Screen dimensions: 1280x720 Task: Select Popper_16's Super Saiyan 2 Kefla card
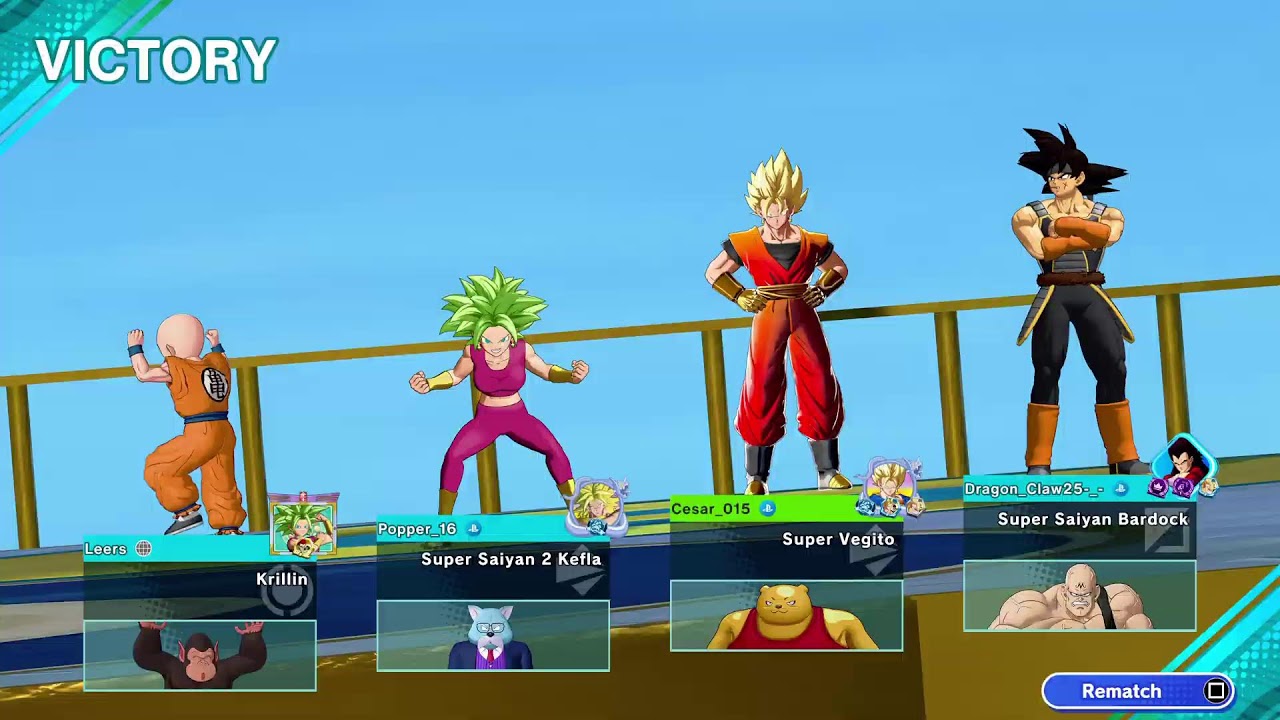coord(492,557)
